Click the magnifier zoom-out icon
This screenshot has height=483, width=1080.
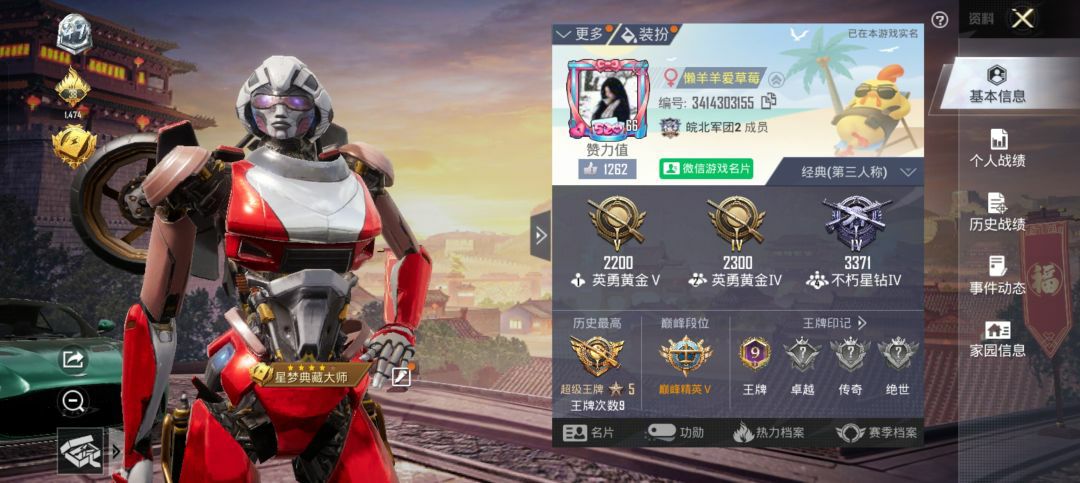[x=73, y=402]
